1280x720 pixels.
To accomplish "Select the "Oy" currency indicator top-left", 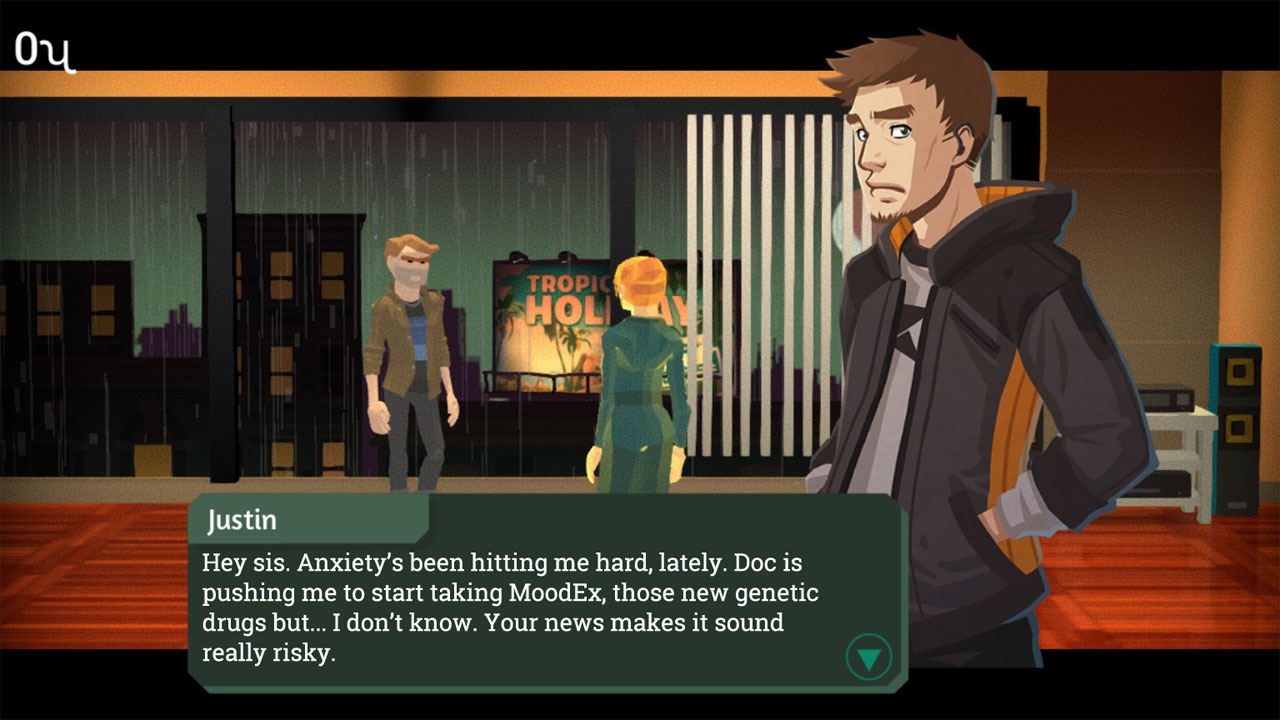I will pyautogui.click(x=44, y=47).
